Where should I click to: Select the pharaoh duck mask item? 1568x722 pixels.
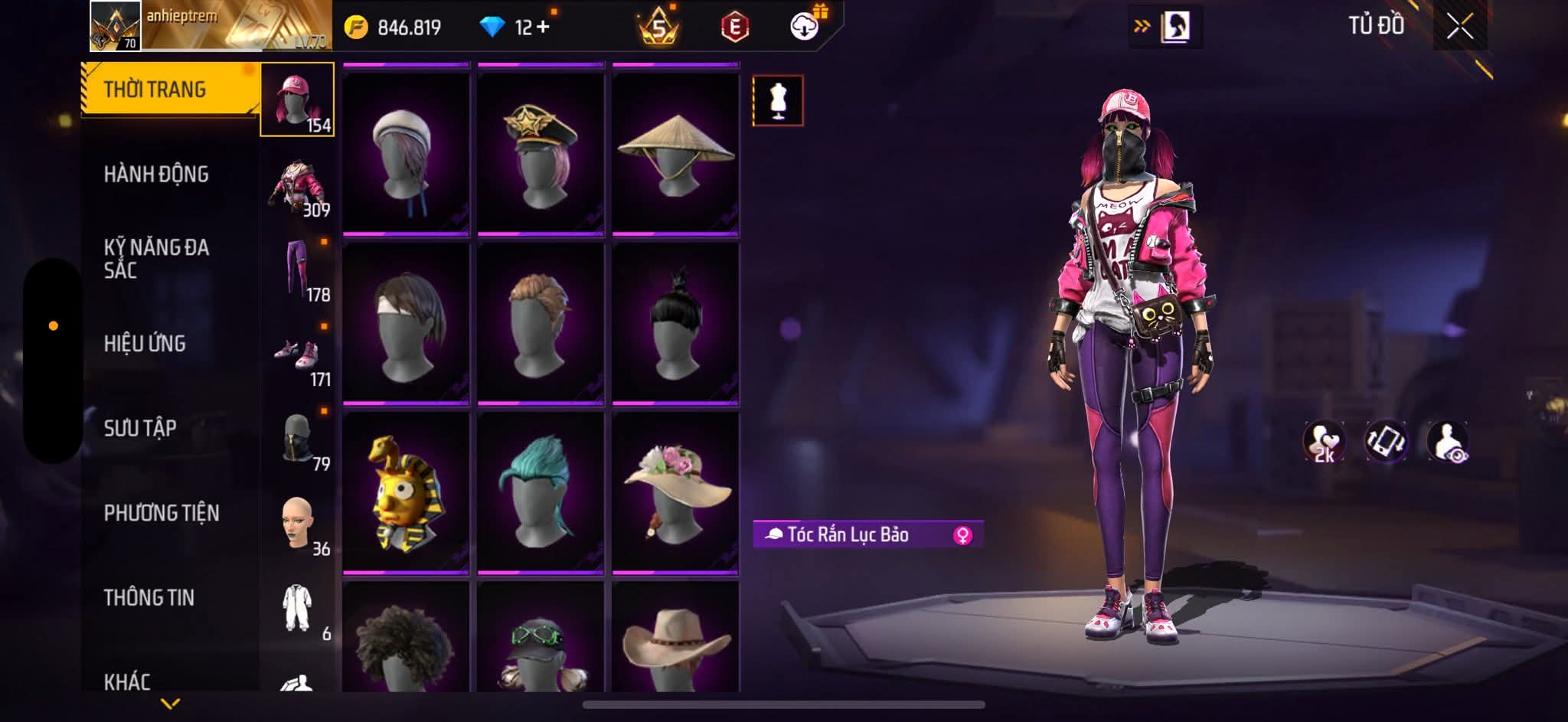(406, 492)
